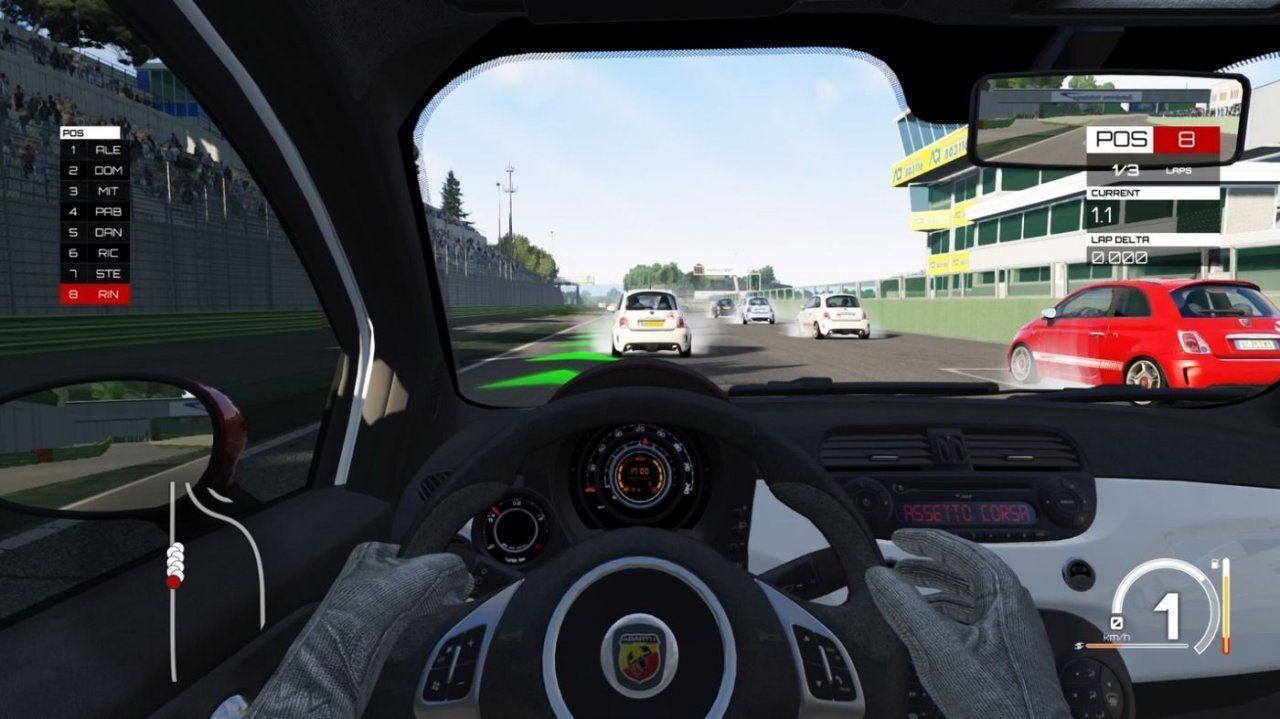Viewport: 1280px width, 719px height.
Task: Choose the DOM row in the position list
Action: pyautogui.click(x=95, y=170)
